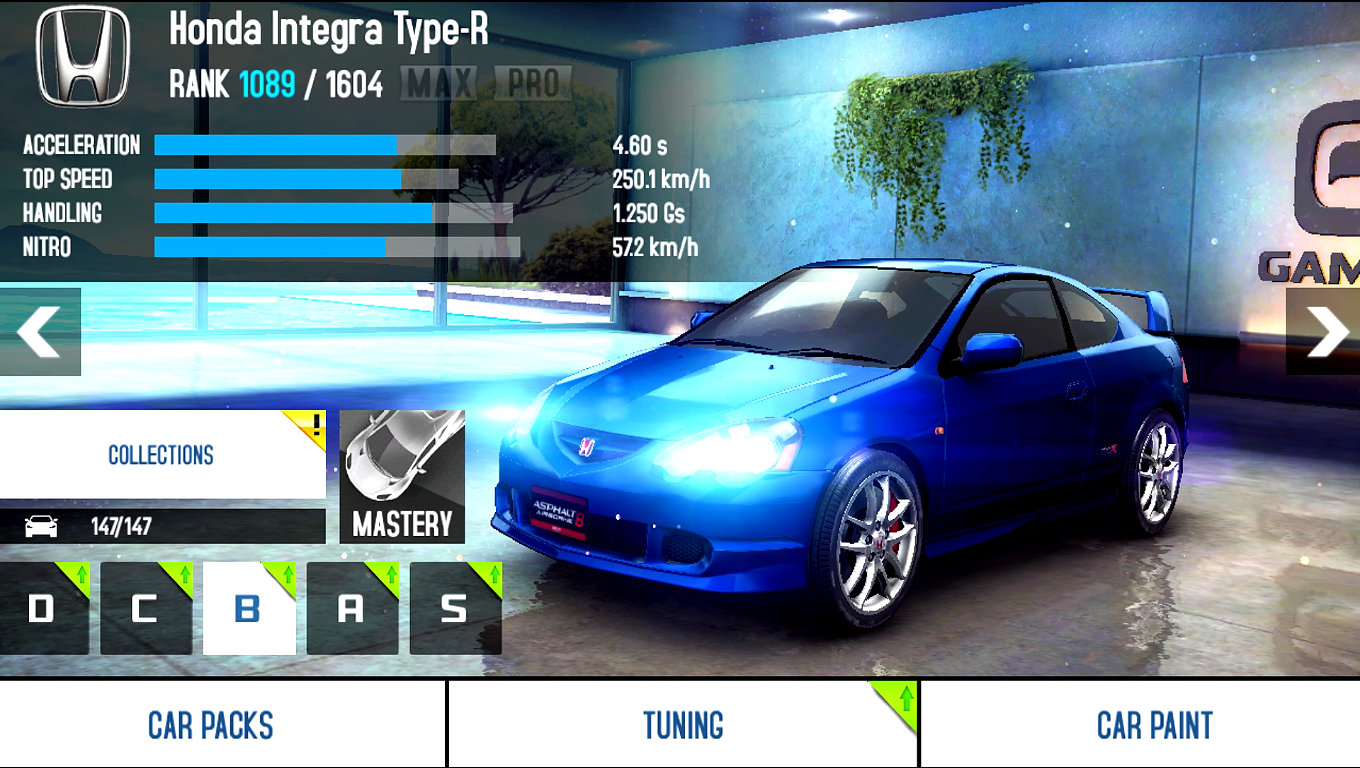Screen dimensions: 1360x768
Task: Open the Mastery challenges
Action: (x=402, y=477)
